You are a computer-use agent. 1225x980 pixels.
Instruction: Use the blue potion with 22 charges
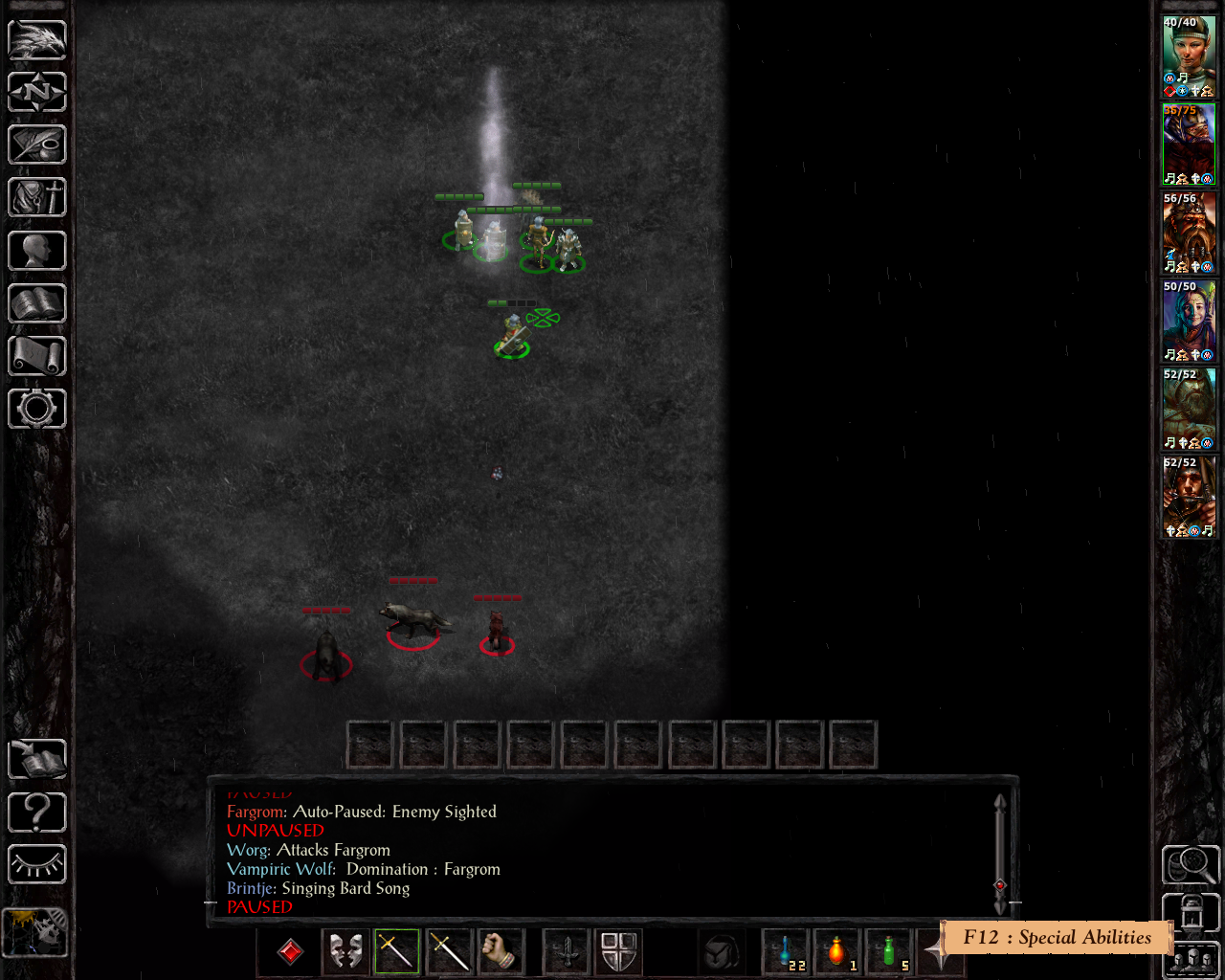787,951
